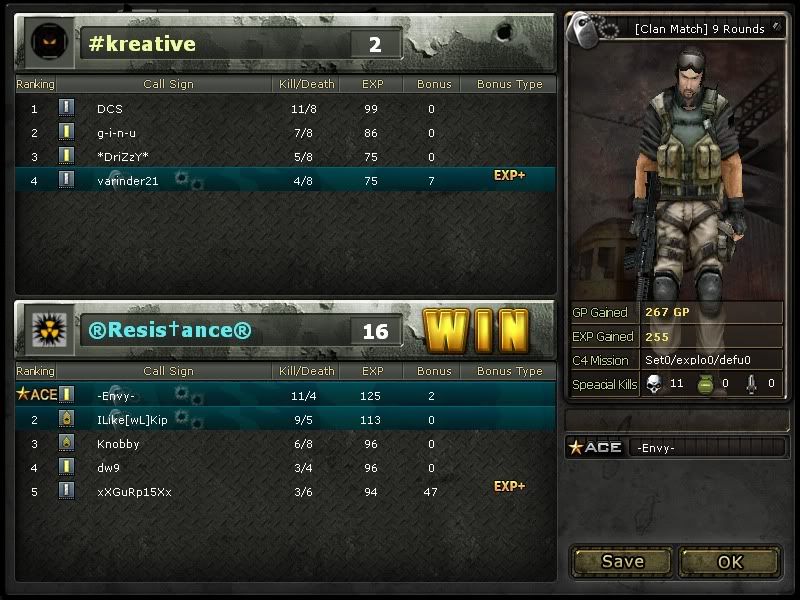
Task: Select player DCS in the scoreboard
Action: click(110, 108)
